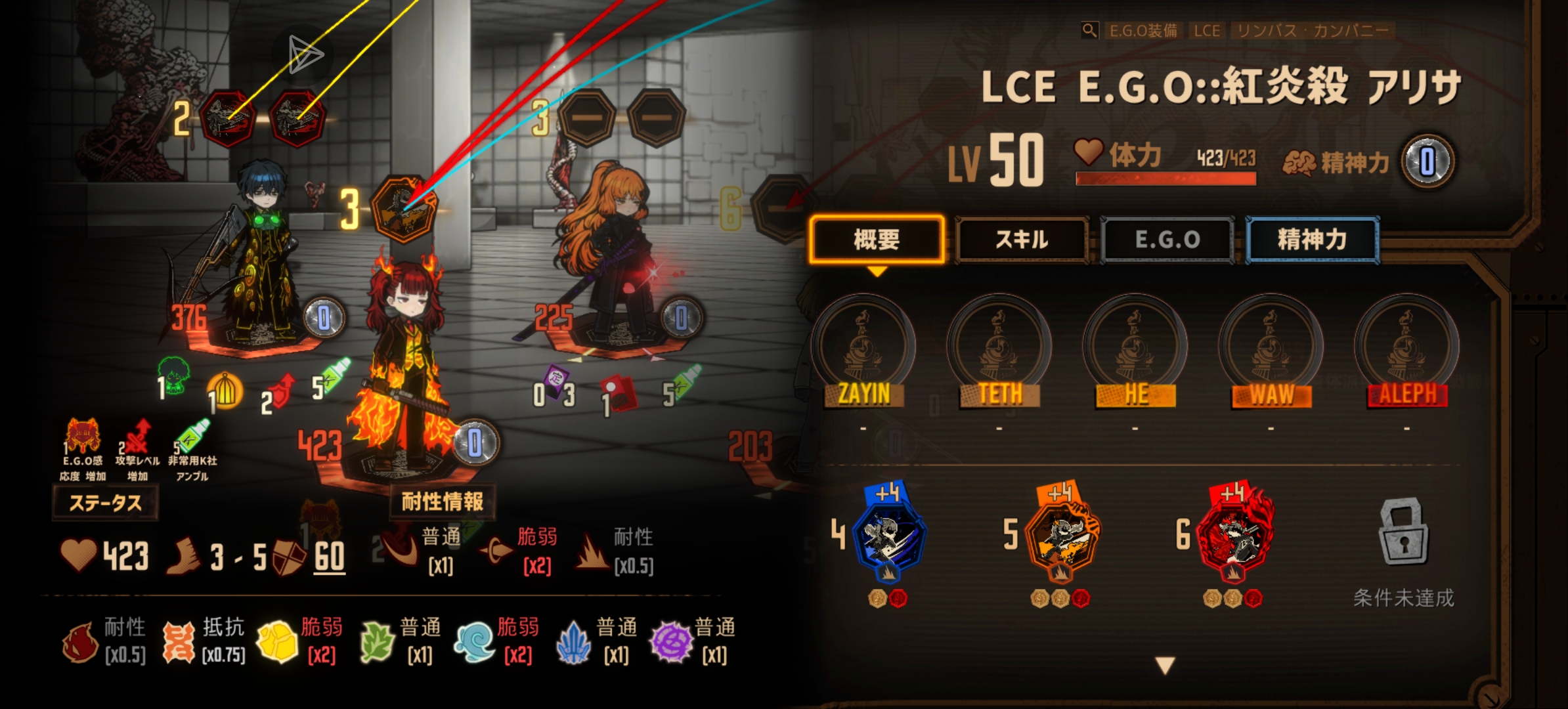The height and width of the screenshot is (709, 1568).
Task: Open the スキル skills tab
Action: (x=1022, y=240)
